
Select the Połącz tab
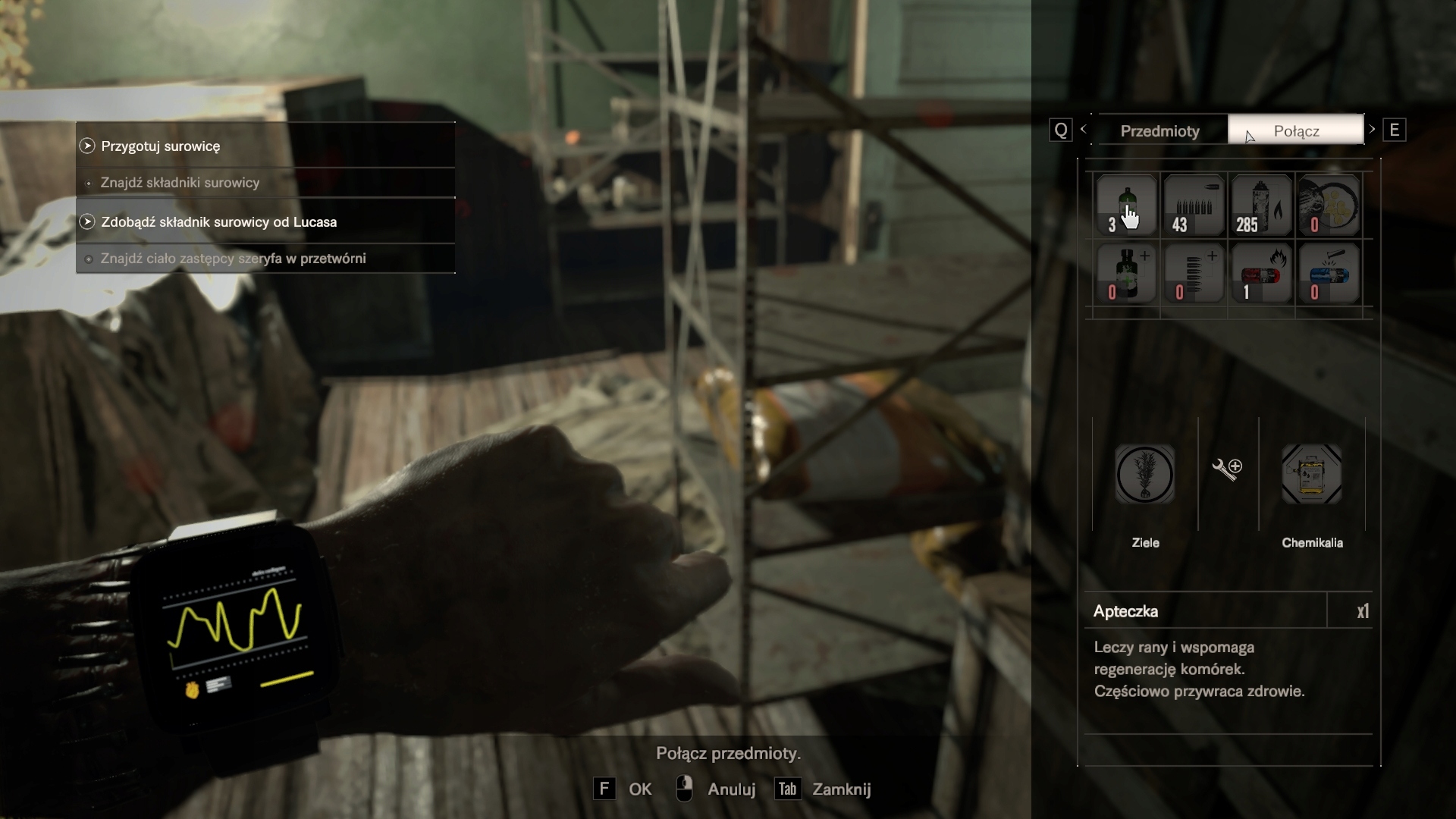coord(1295,130)
